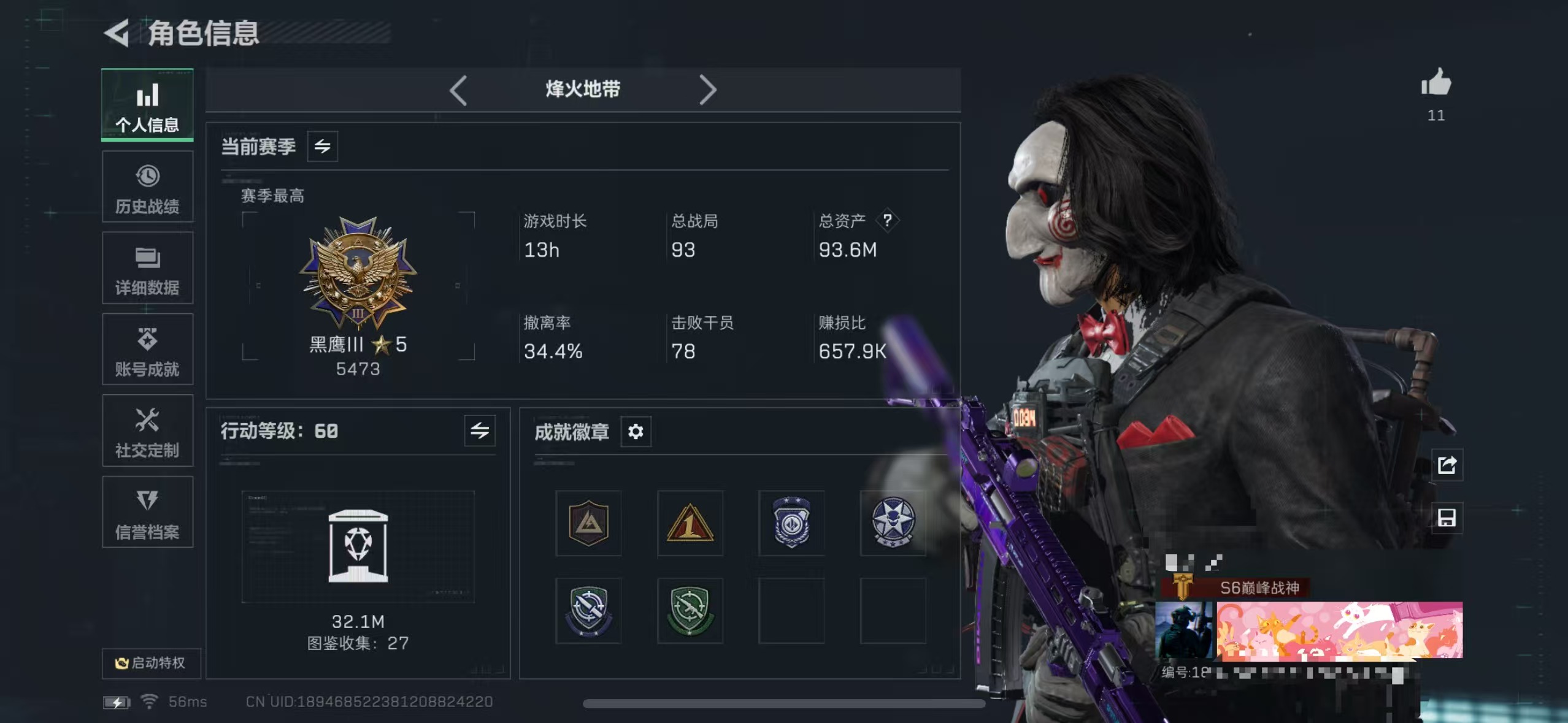
Task: Open the 图鉴收集 collection display case
Action: (x=358, y=546)
